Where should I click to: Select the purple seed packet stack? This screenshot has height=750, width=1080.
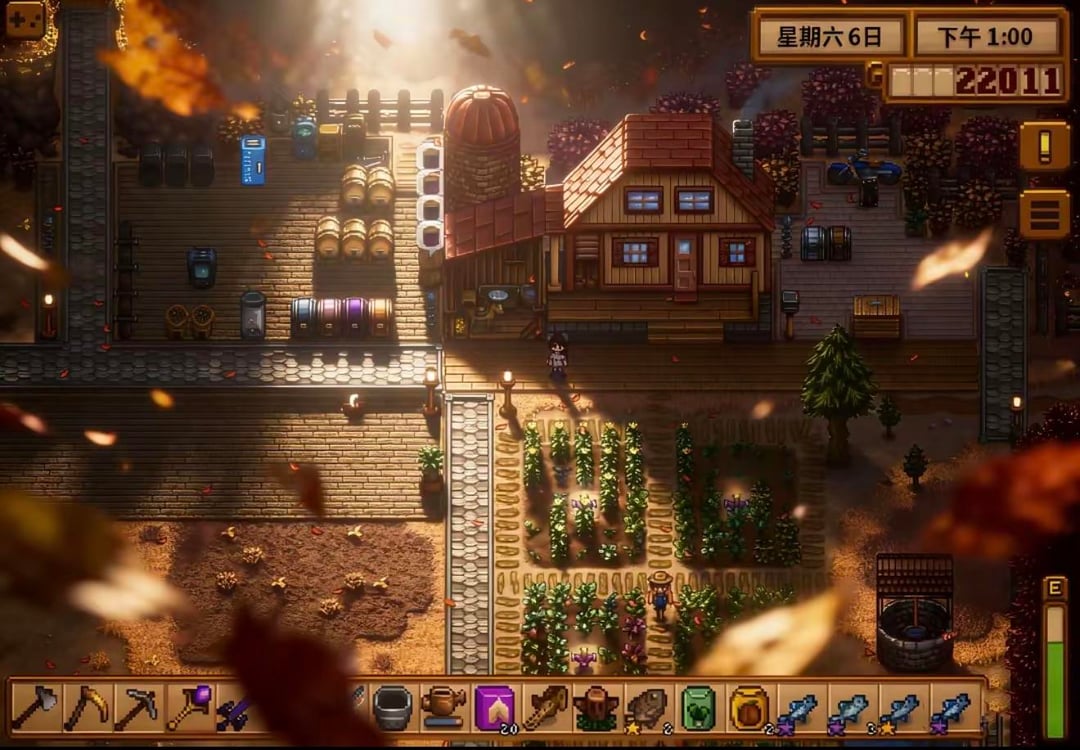(494, 707)
